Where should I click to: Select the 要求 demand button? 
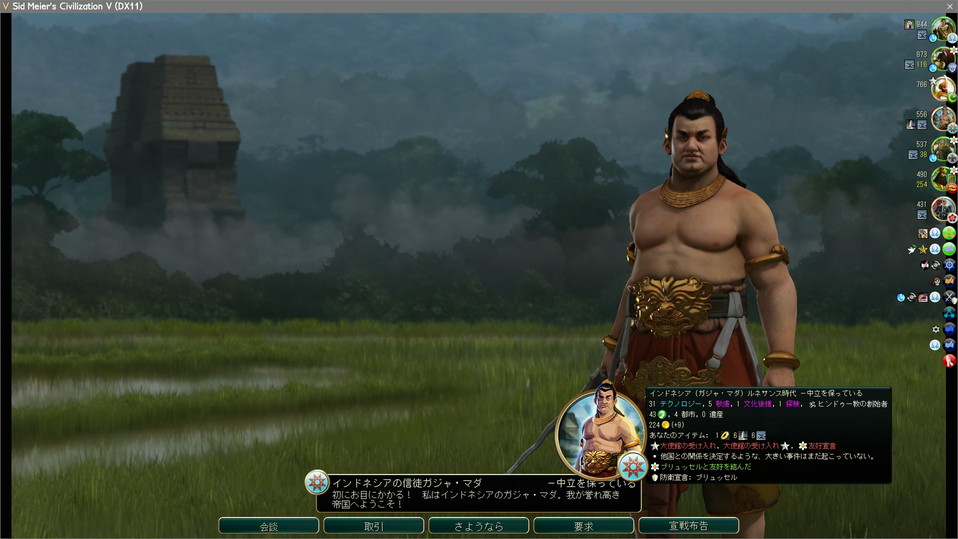(583, 526)
